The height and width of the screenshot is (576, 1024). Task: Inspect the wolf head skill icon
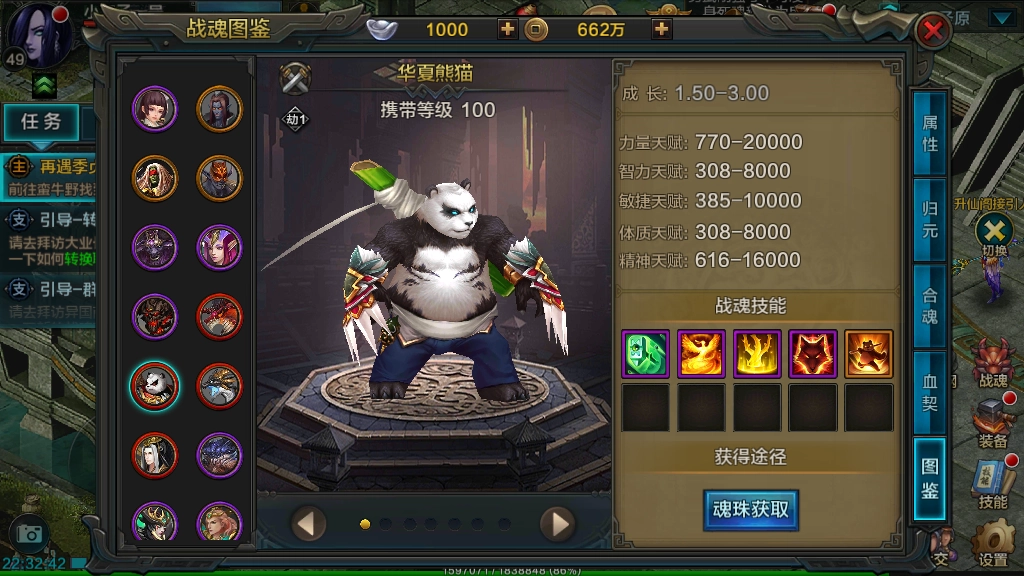pos(812,354)
